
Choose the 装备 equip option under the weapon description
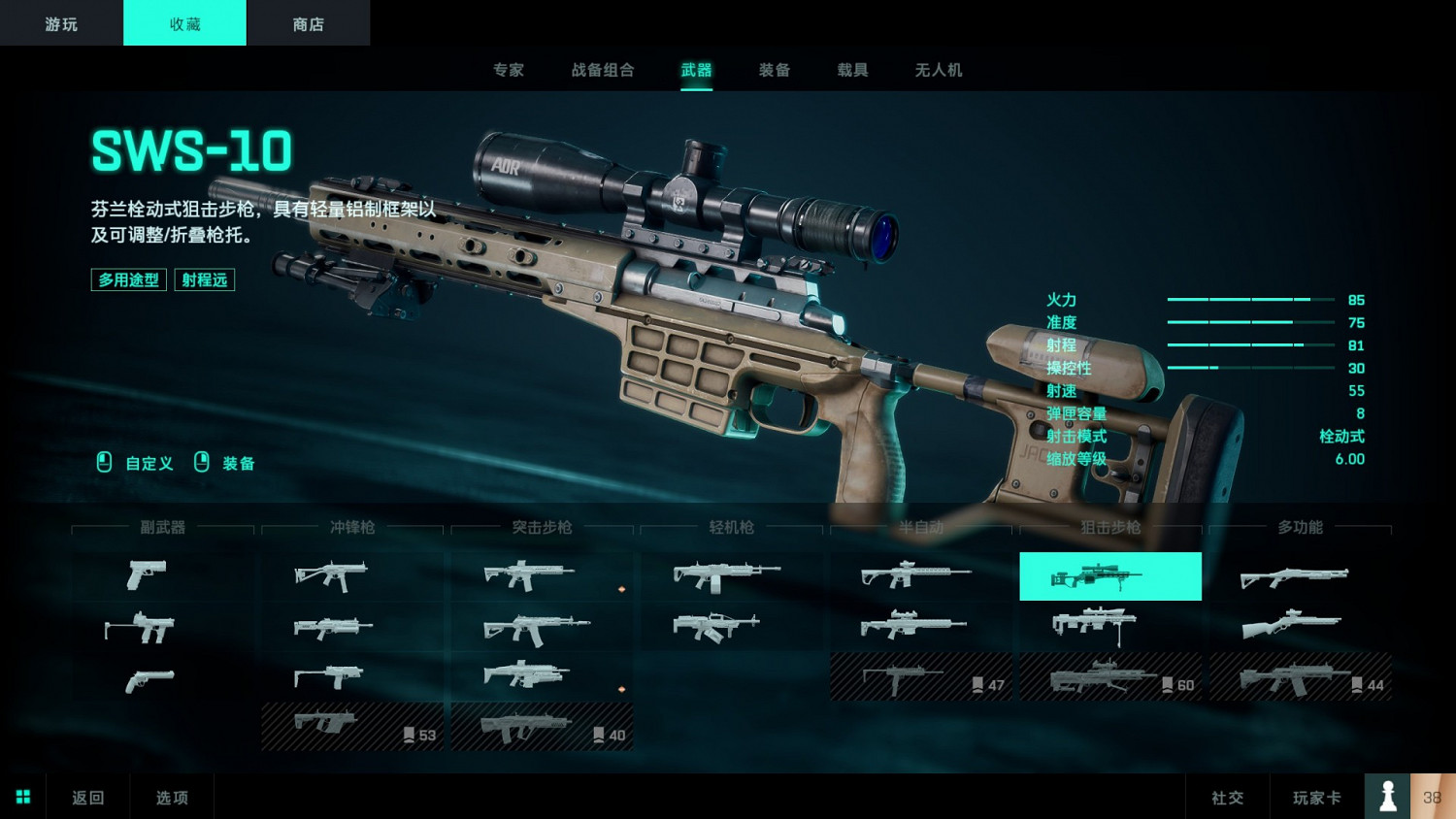tap(238, 464)
